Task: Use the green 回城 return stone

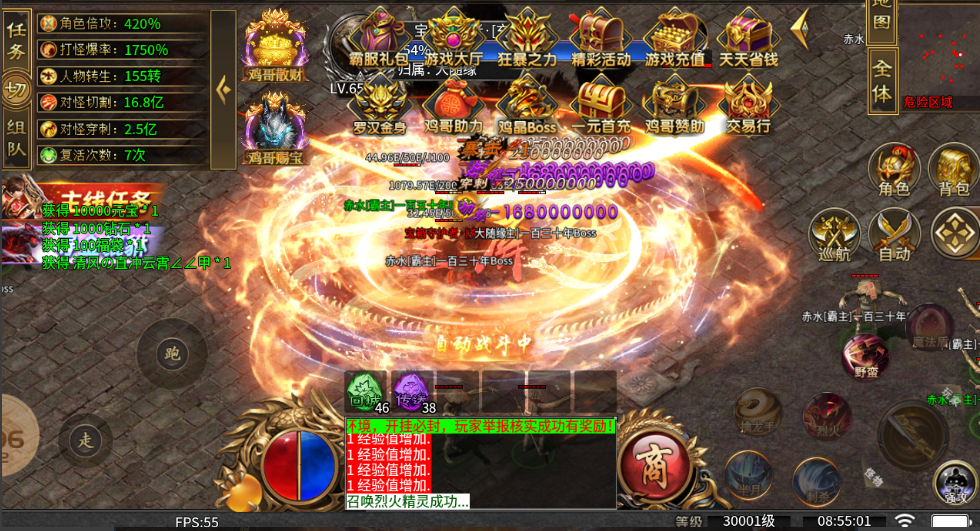Action: coord(366,392)
